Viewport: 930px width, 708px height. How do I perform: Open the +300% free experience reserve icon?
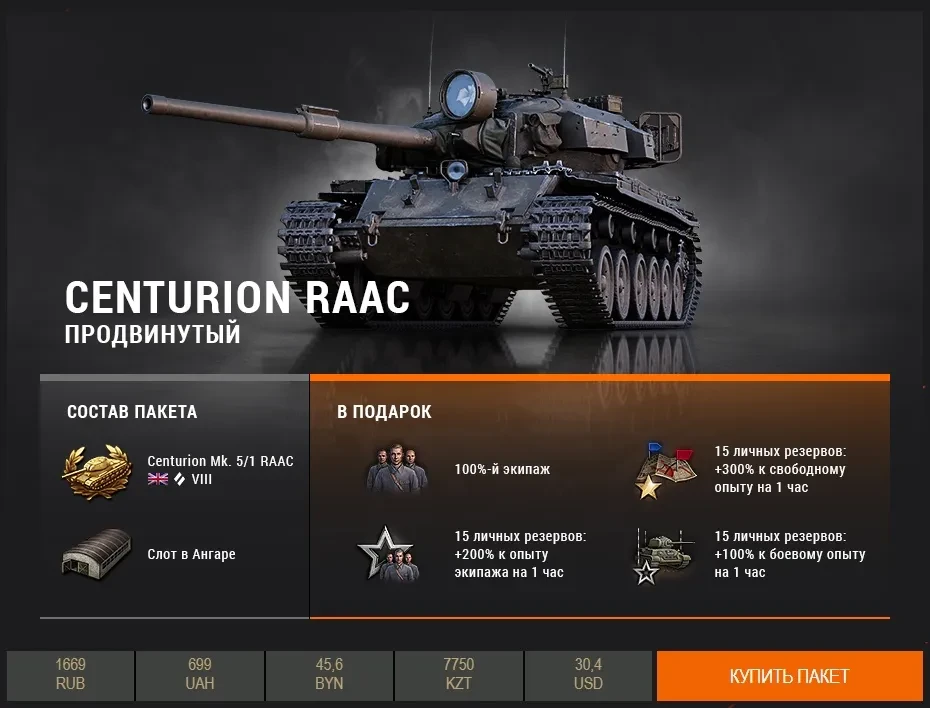[664, 470]
